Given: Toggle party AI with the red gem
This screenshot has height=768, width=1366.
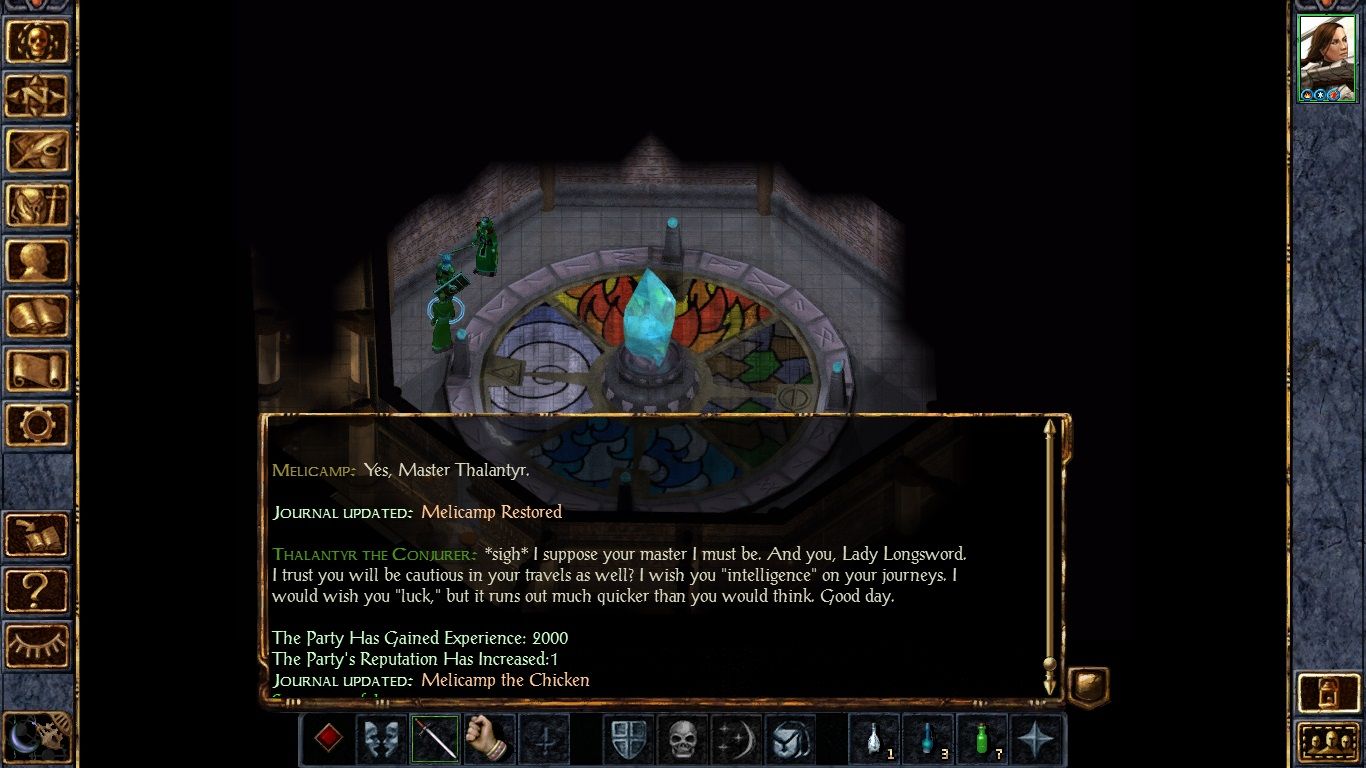Looking at the screenshot, I should (x=326, y=740).
